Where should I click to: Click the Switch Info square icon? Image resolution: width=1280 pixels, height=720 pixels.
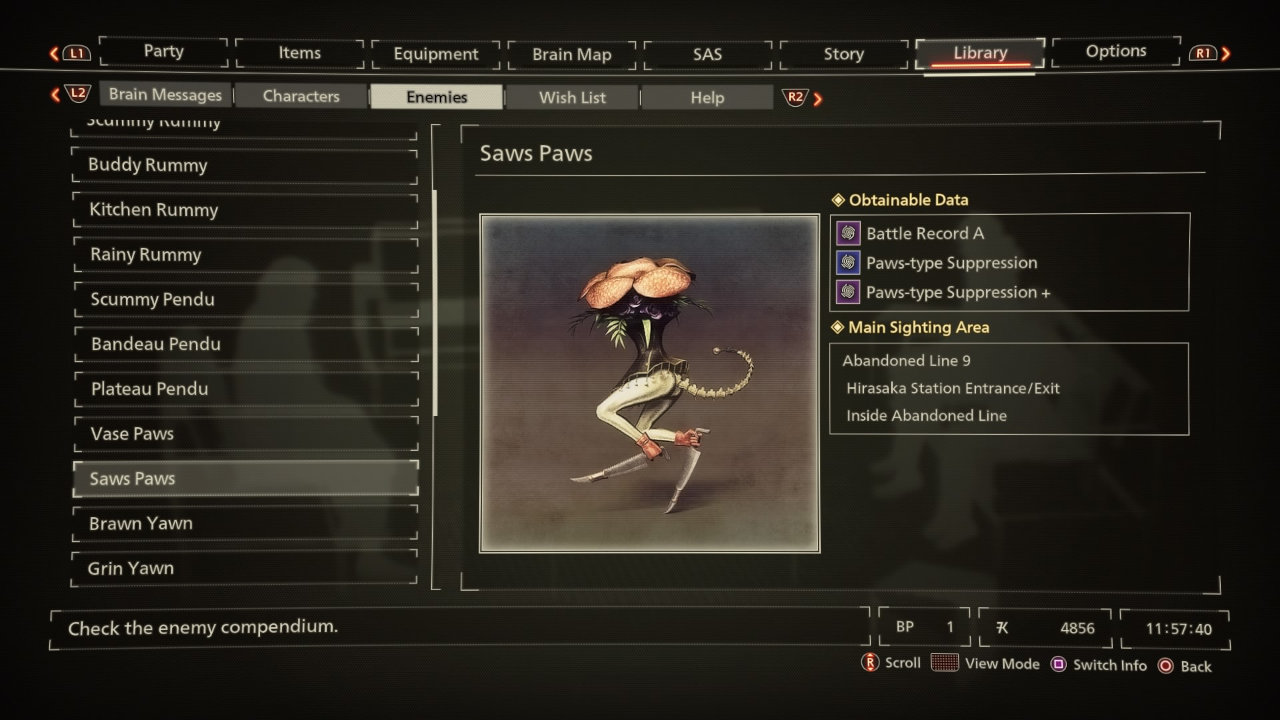1060,664
